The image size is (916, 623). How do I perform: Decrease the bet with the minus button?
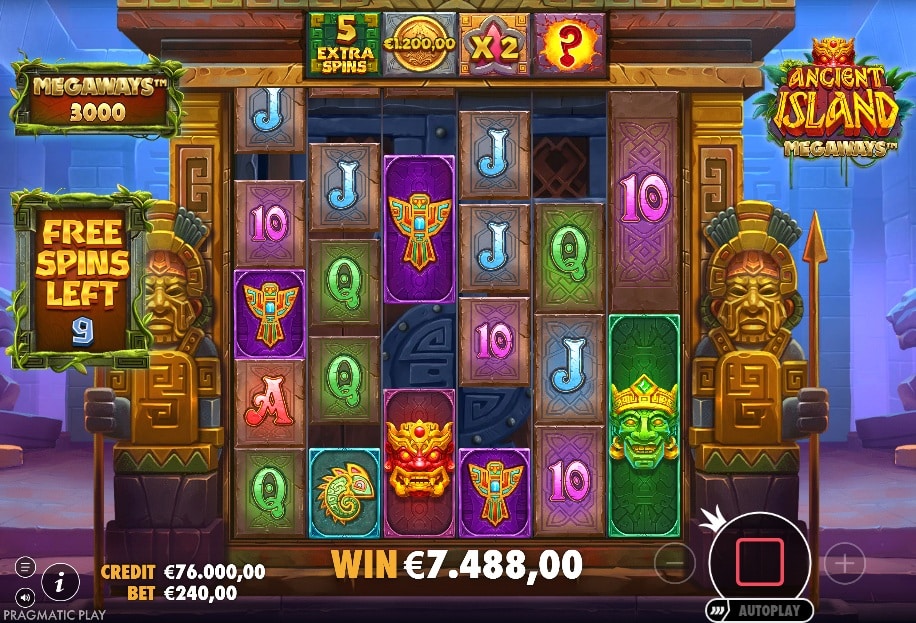click(x=674, y=564)
